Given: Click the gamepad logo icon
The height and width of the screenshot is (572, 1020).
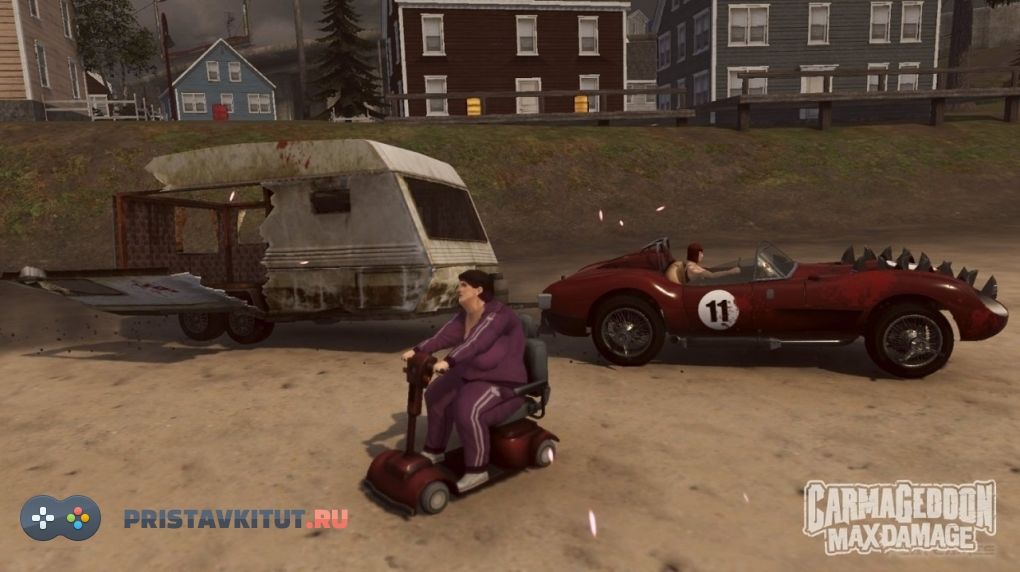Looking at the screenshot, I should (61, 518).
